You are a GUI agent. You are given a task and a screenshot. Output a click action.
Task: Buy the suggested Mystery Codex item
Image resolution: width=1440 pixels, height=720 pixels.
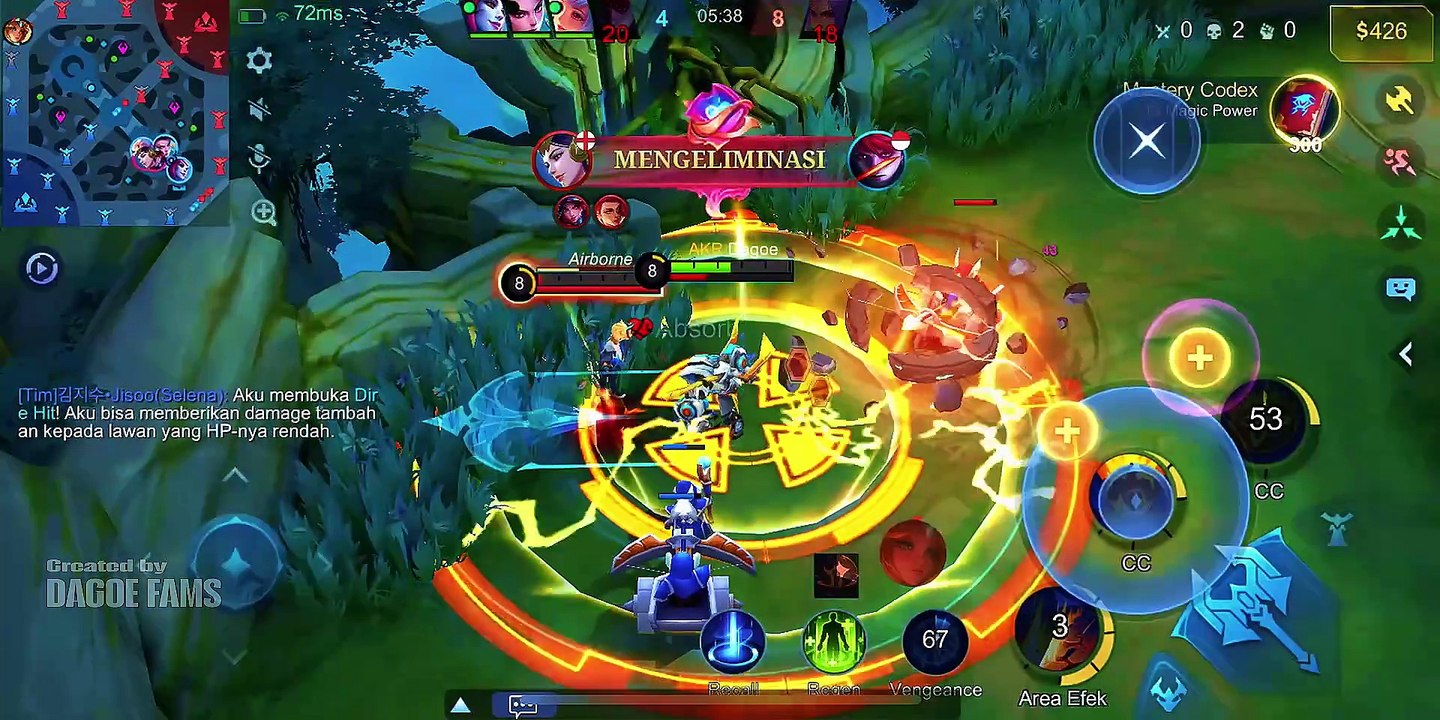click(1305, 111)
